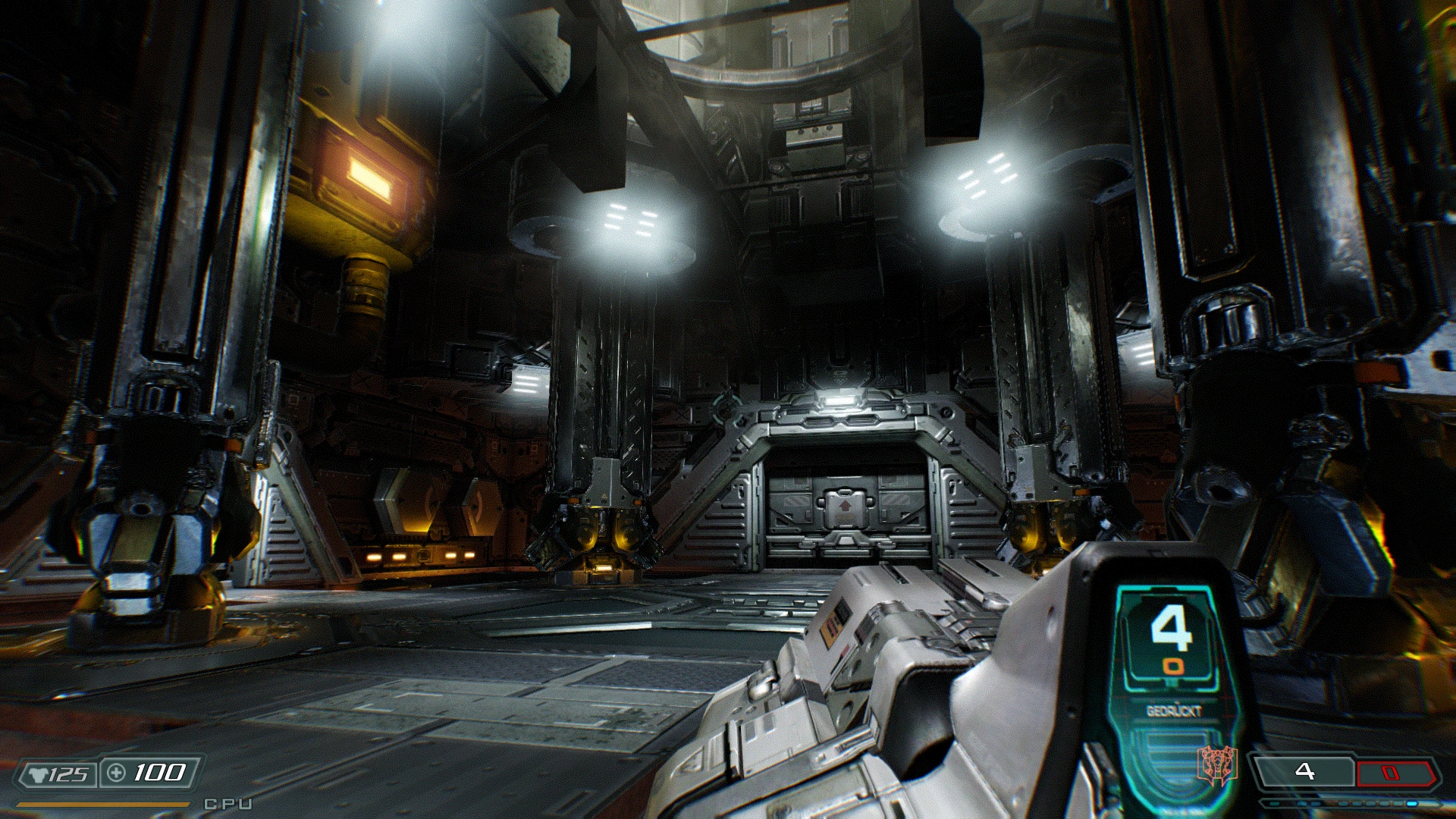This screenshot has width=1456, height=819.
Task: Select the health cross icon beside 100
Action: (x=116, y=773)
